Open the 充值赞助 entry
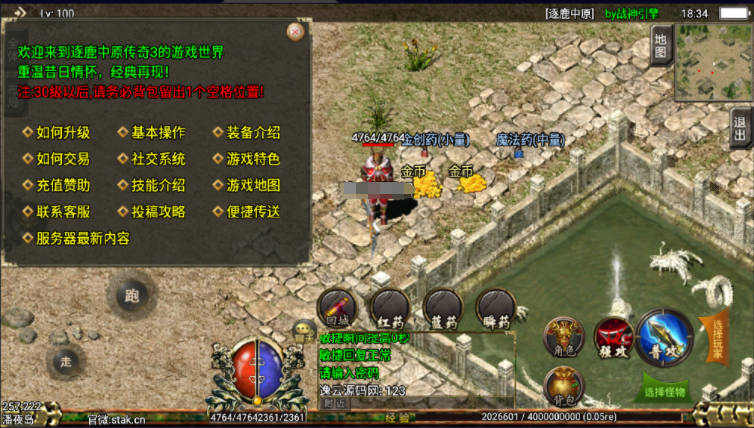 (63, 185)
